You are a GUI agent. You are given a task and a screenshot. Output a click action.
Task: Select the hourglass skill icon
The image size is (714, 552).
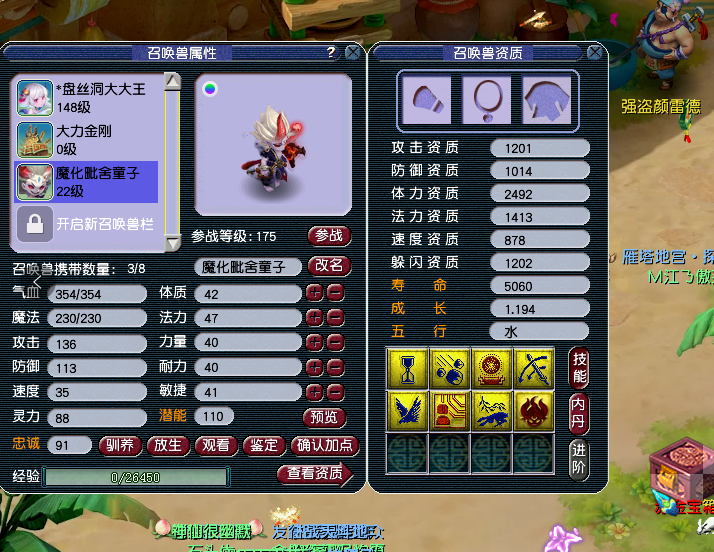406,369
